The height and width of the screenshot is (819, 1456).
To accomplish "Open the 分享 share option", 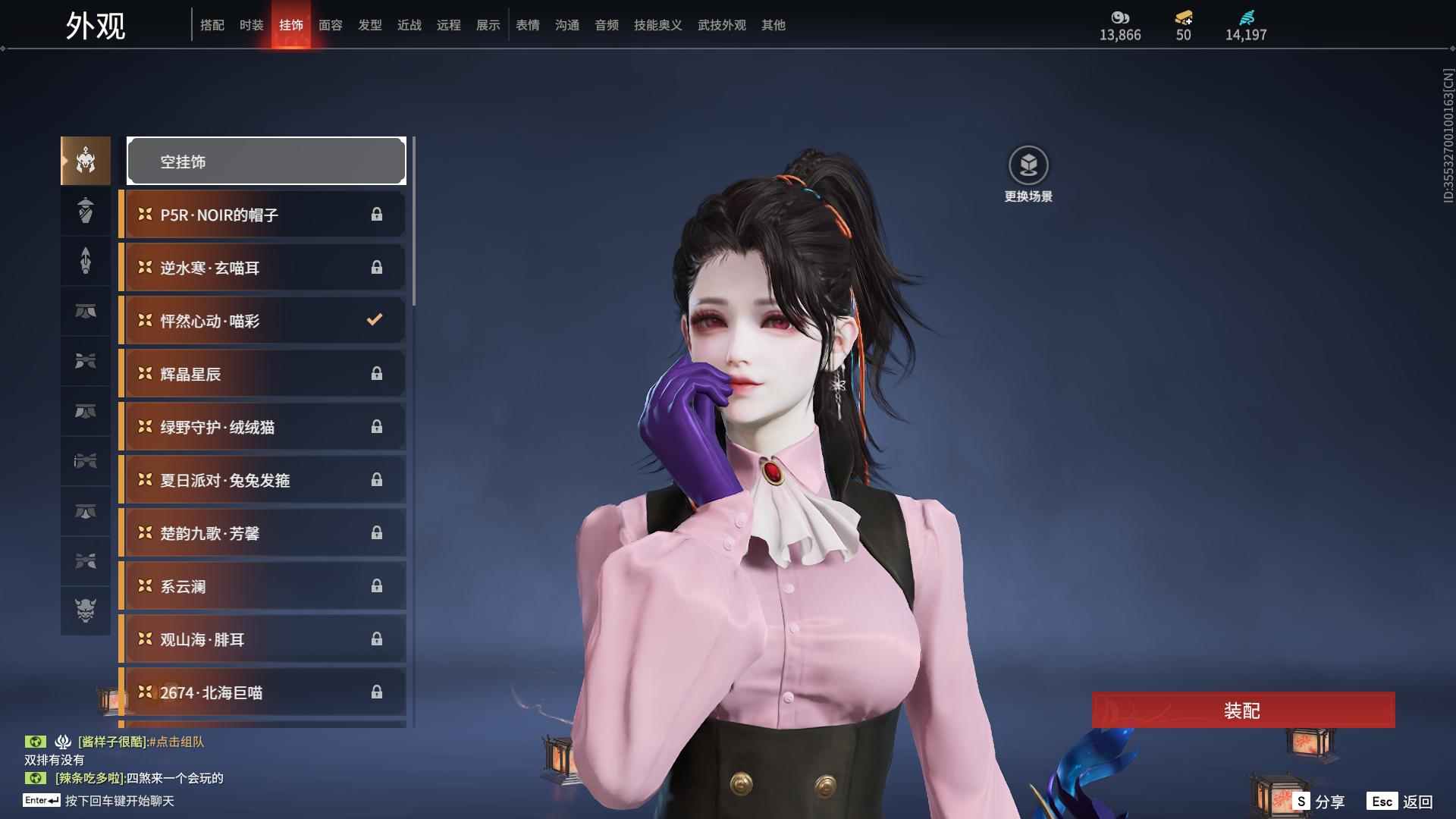I will pos(1319,802).
